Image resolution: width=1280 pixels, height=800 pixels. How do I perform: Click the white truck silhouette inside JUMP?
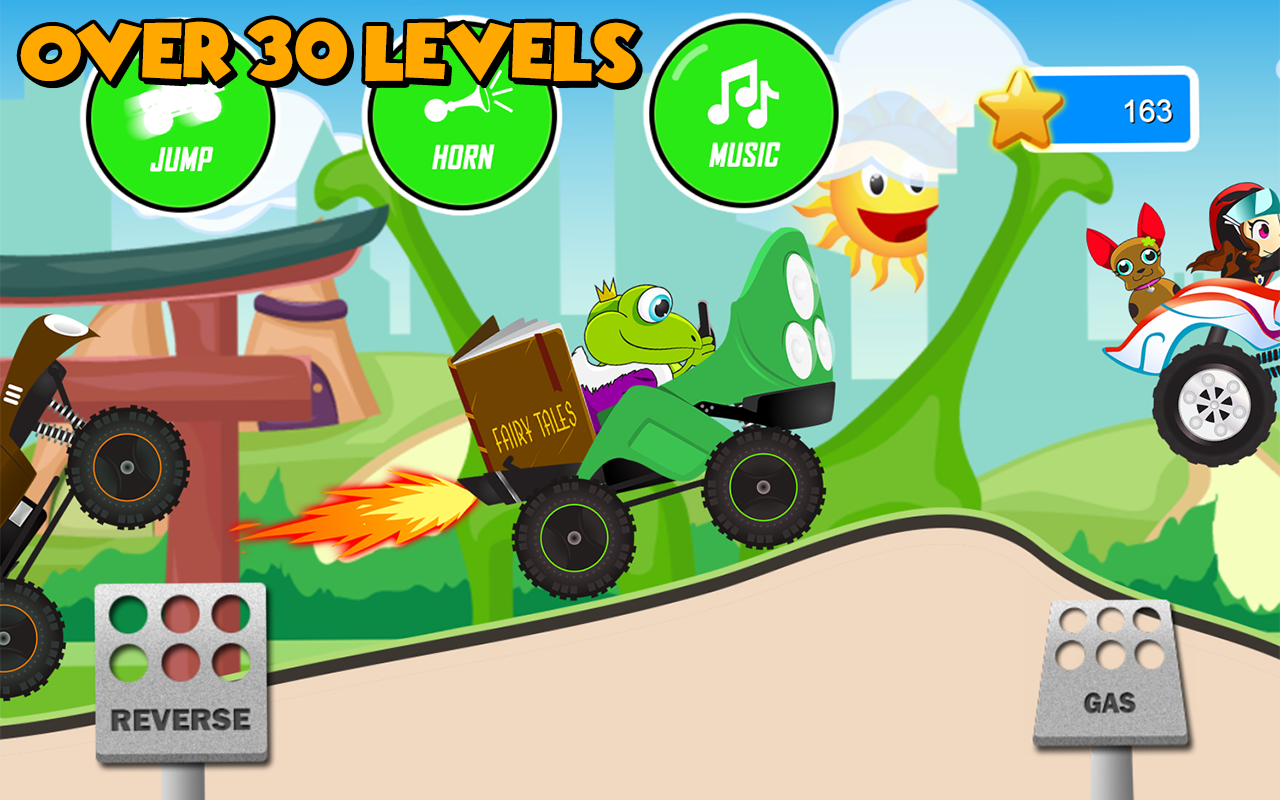[x=178, y=110]
